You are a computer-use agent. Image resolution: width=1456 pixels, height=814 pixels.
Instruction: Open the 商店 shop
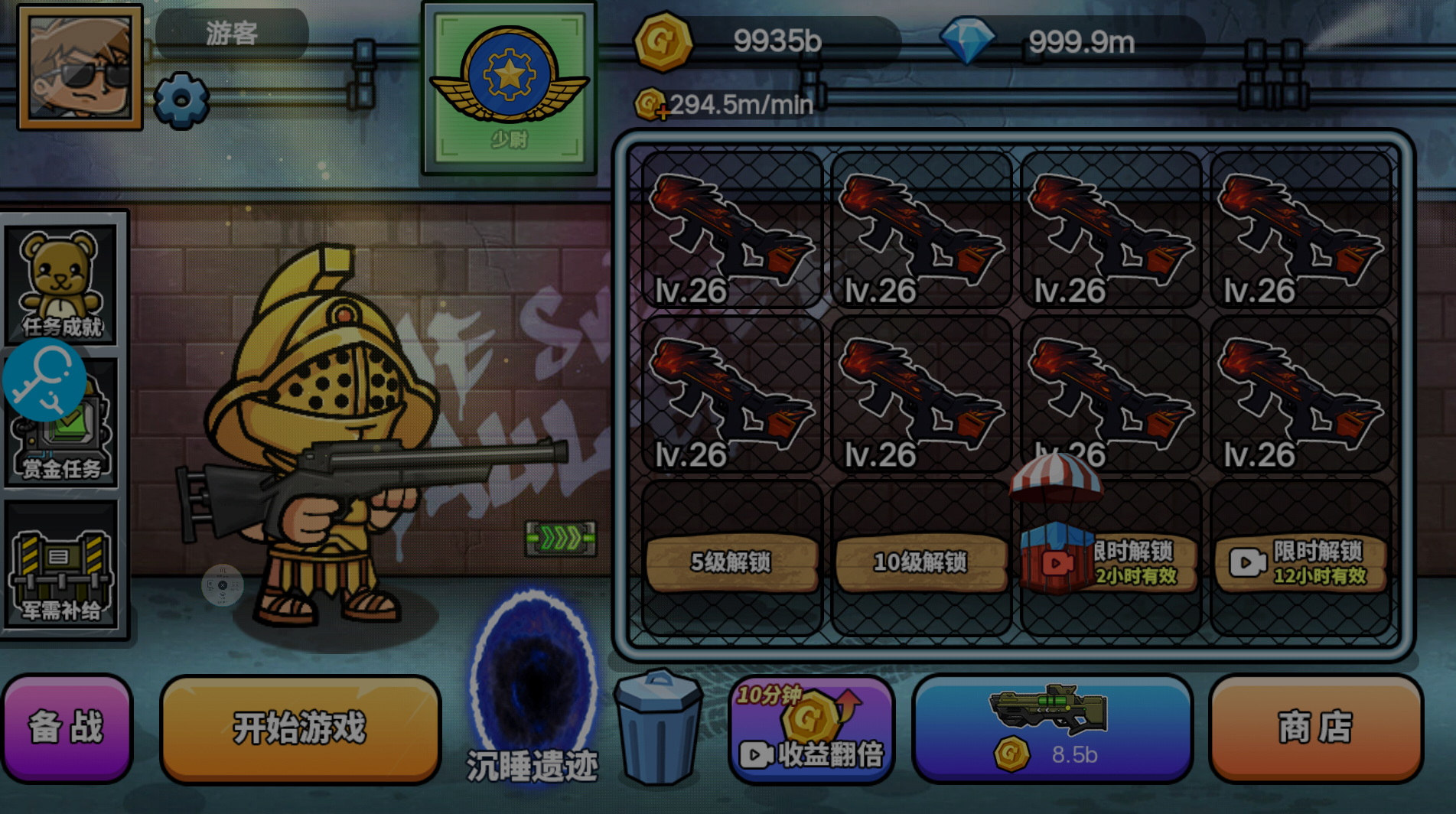pos(1315,728)
